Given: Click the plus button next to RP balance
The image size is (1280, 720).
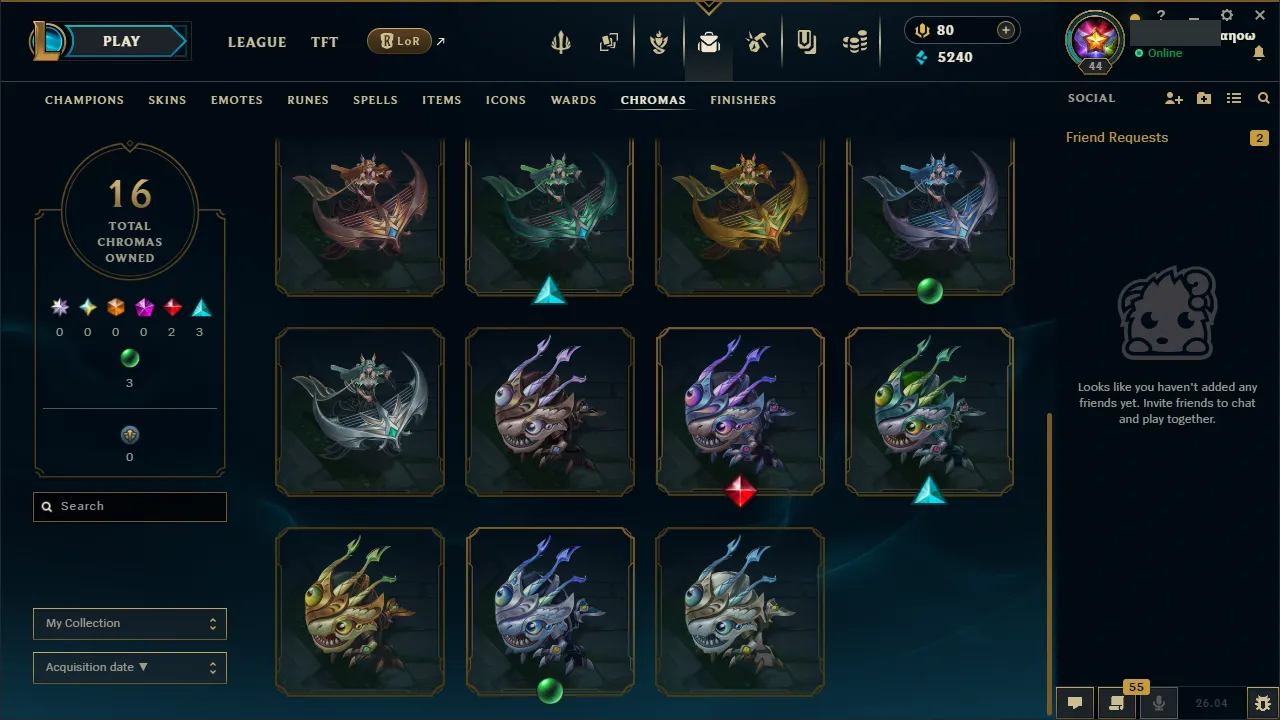Looking at the screenshot, I should click(x=1004, y=30).
